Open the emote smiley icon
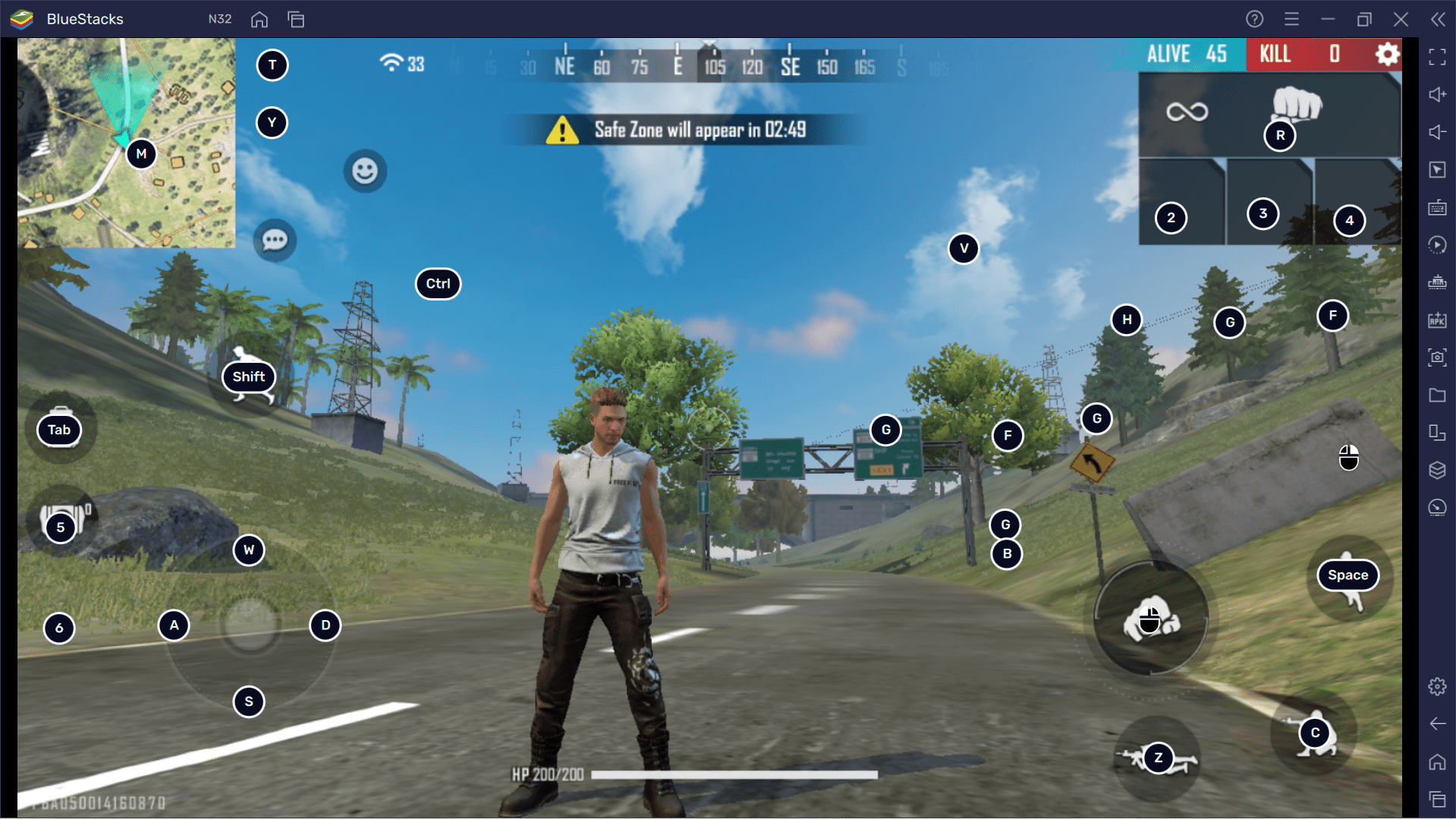This screenshot has height=819, width=1456. point(365,172)
